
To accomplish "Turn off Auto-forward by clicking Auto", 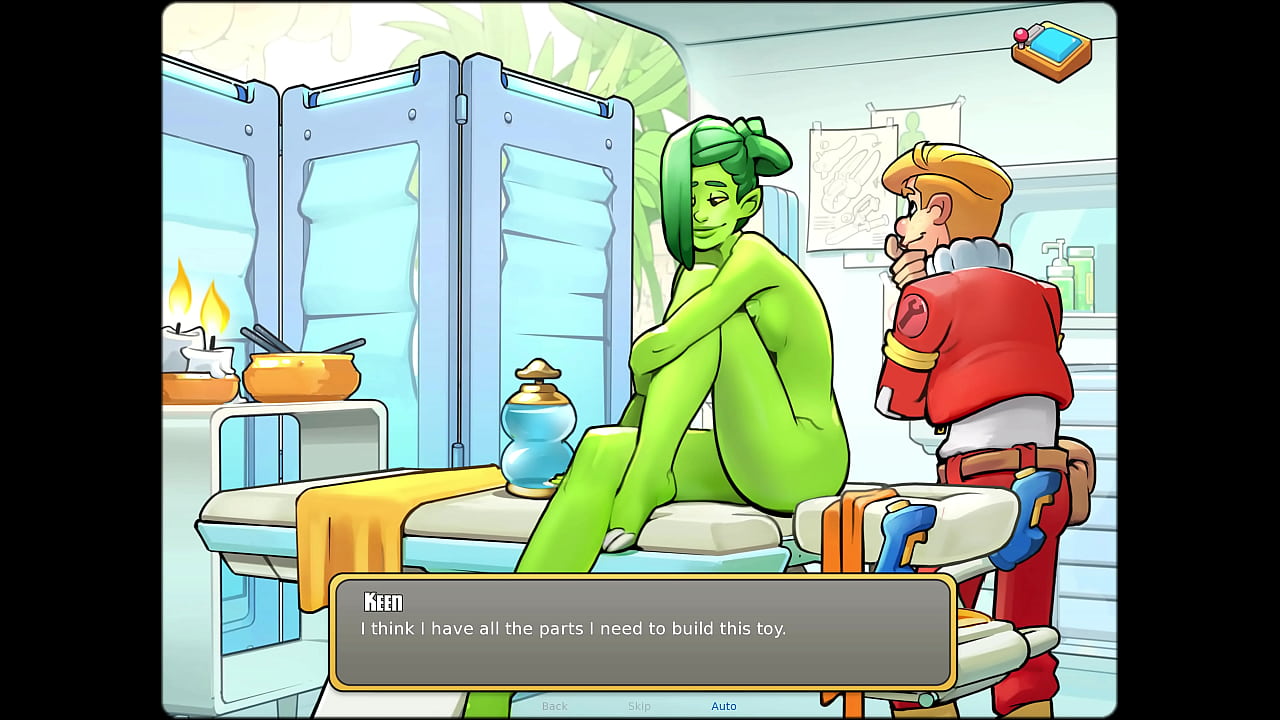I will click(x=724, y=706).
